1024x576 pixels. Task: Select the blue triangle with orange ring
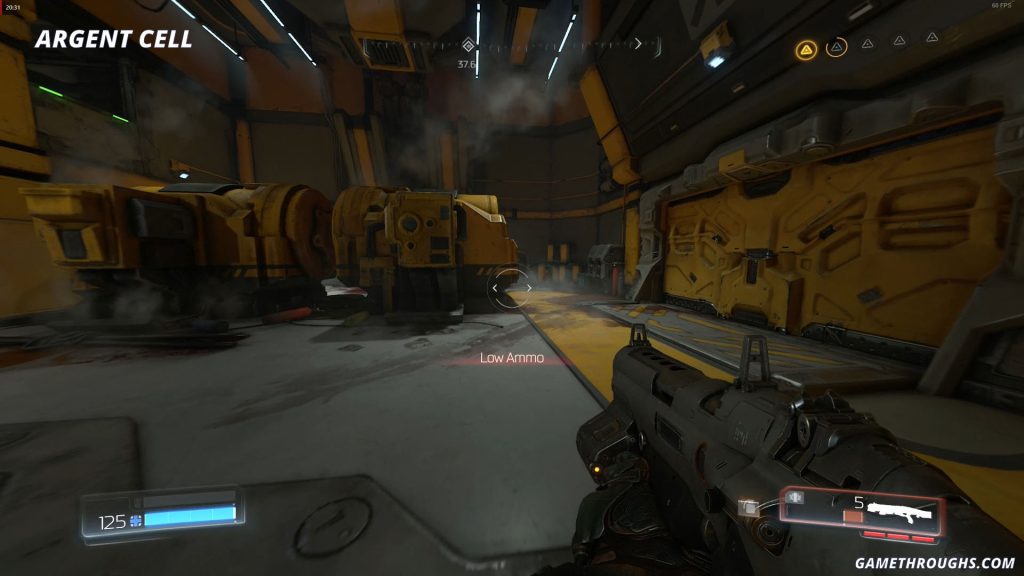[837, 46]
